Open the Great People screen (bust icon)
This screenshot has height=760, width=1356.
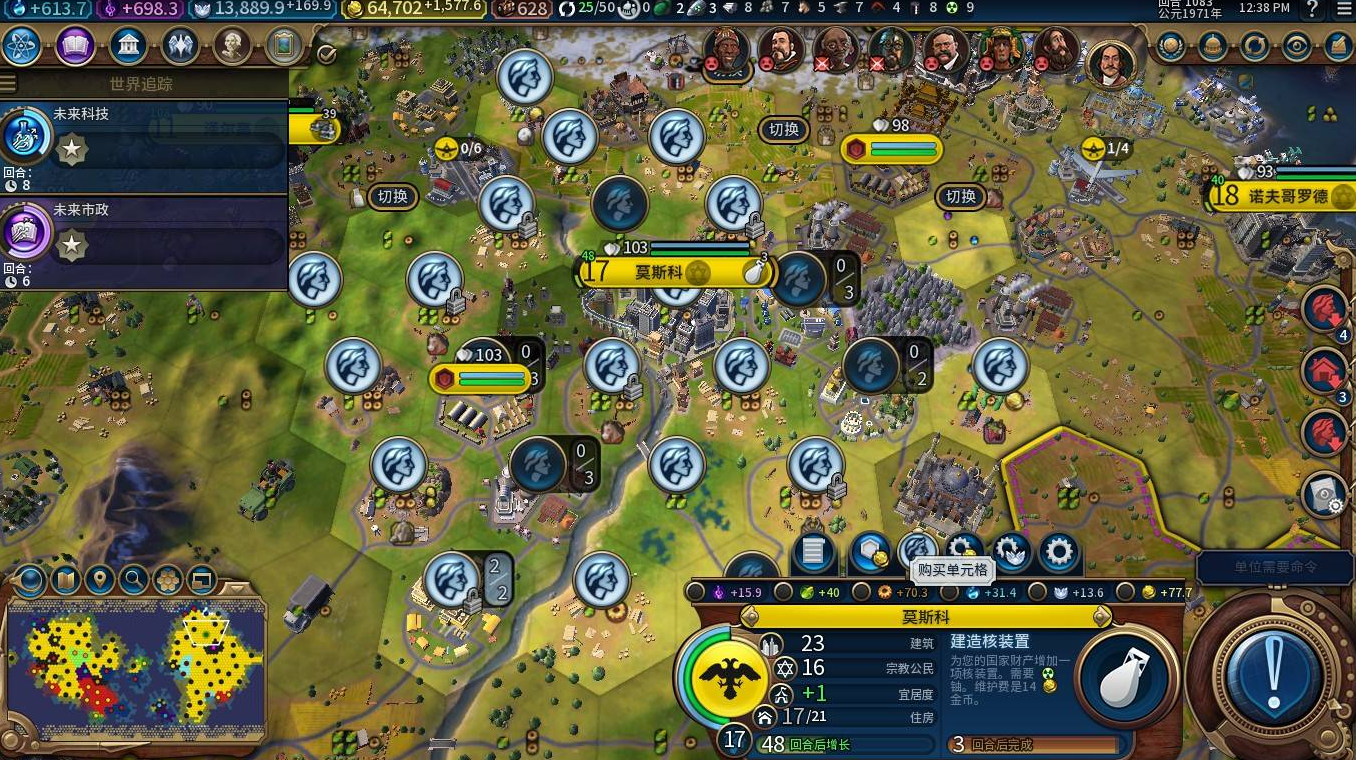232,45
